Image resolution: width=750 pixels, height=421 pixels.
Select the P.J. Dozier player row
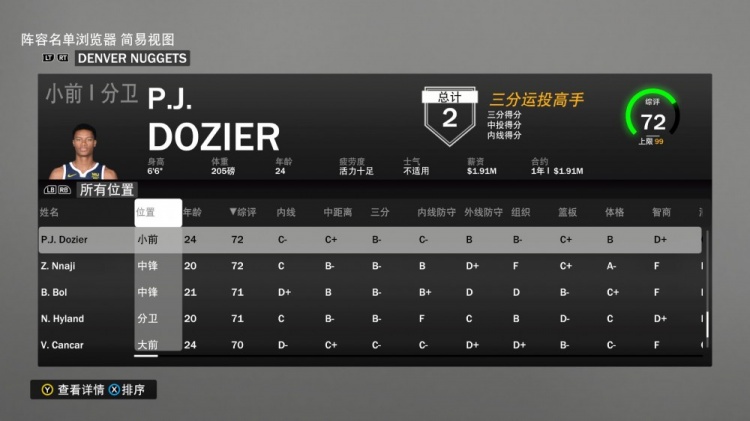pyautogui.click(x=370, y=240)
